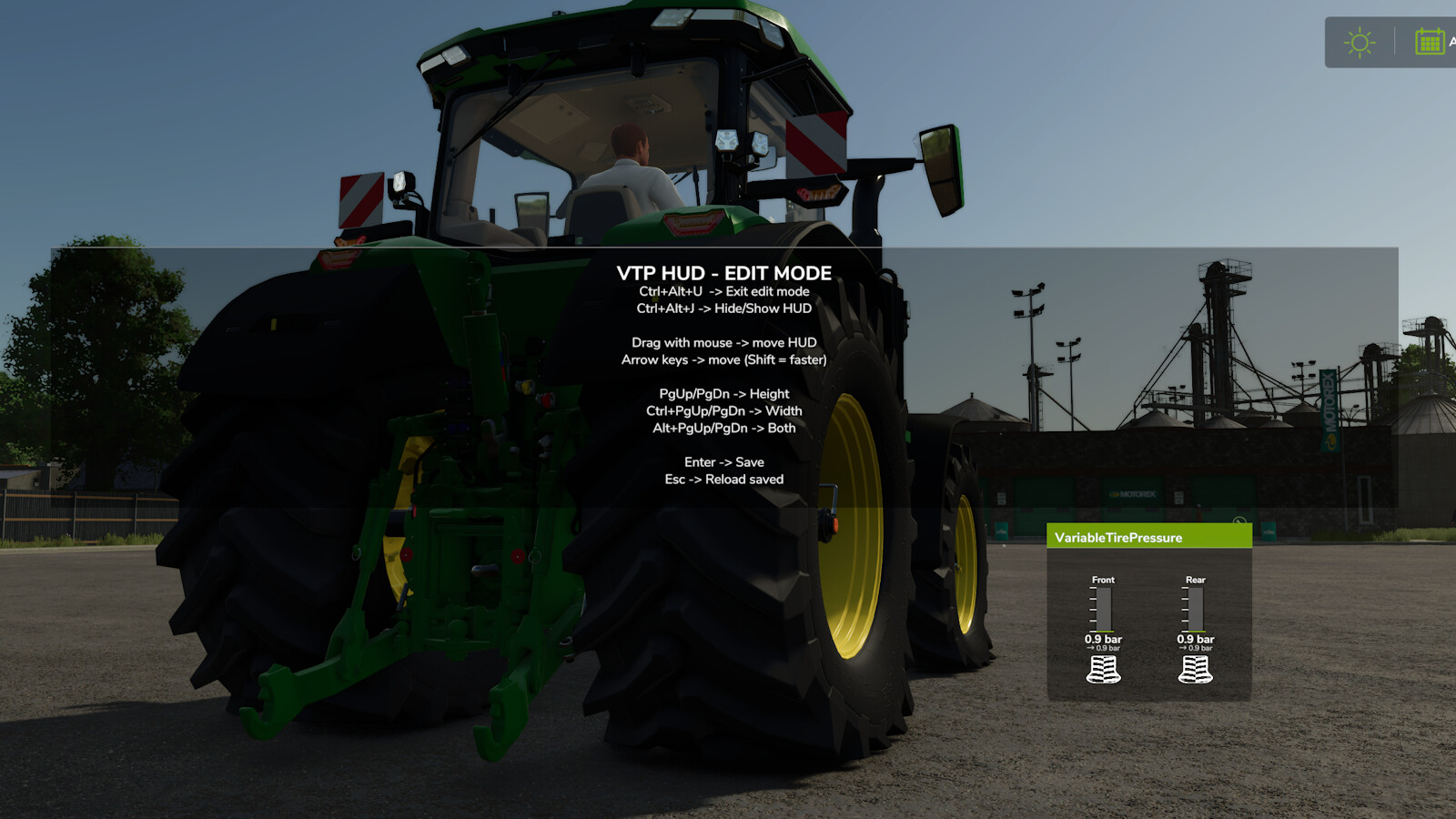This screenshot has width=1456, height=819.
Task: Click the arrow target pressure under Front gauge
Action: tap(1103, 649)
